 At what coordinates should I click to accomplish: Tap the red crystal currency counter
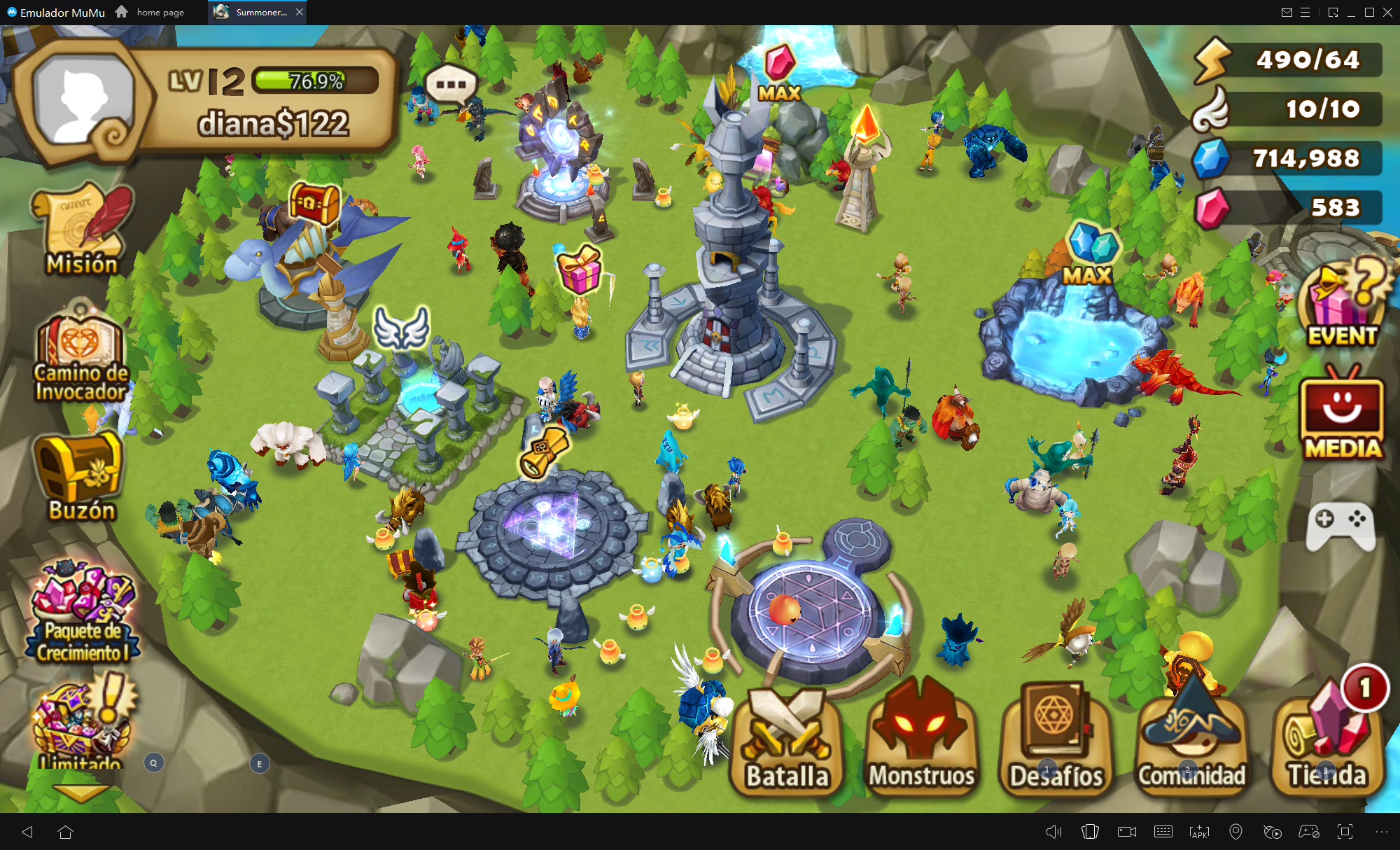[x=1288, y=208]
